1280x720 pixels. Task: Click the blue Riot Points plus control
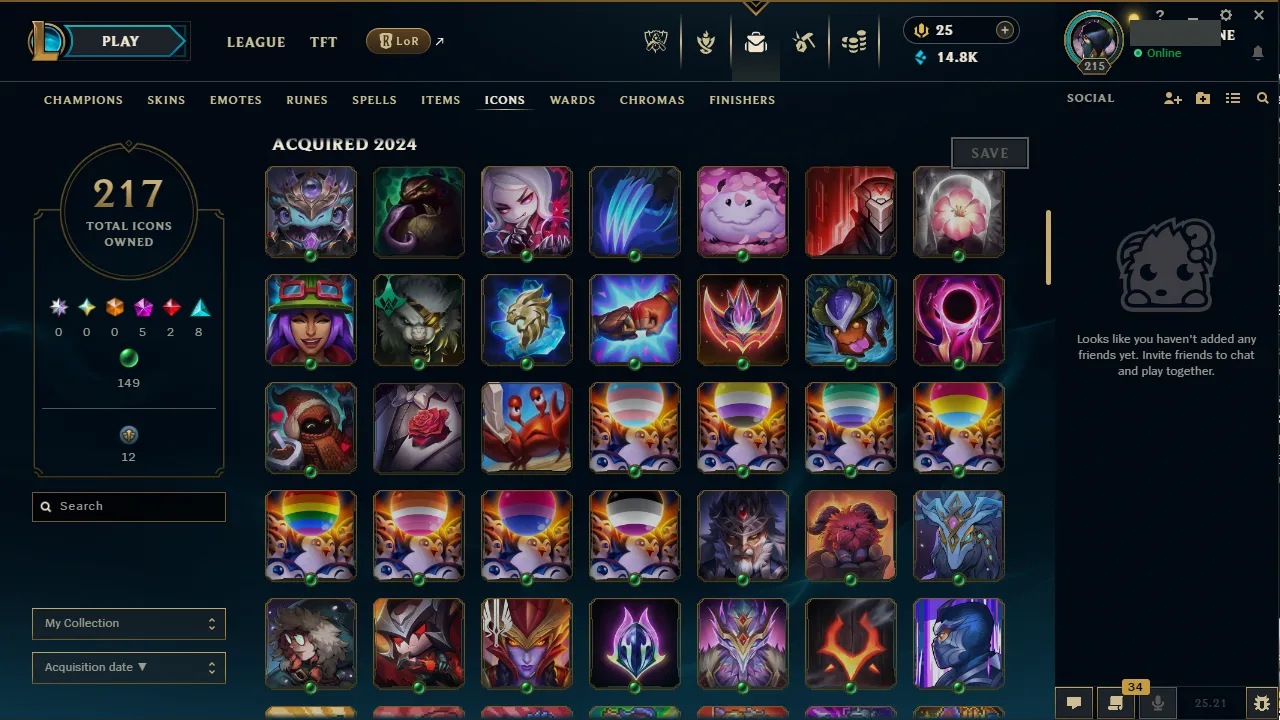1004,30
